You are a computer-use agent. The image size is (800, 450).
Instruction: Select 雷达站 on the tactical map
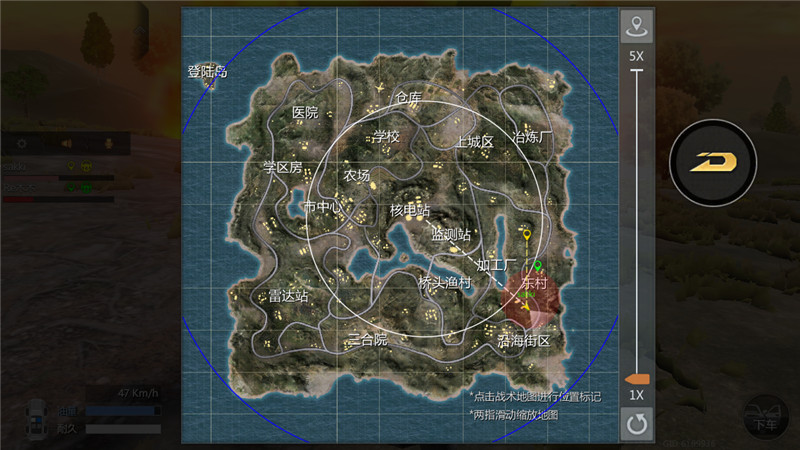[288, 296]
